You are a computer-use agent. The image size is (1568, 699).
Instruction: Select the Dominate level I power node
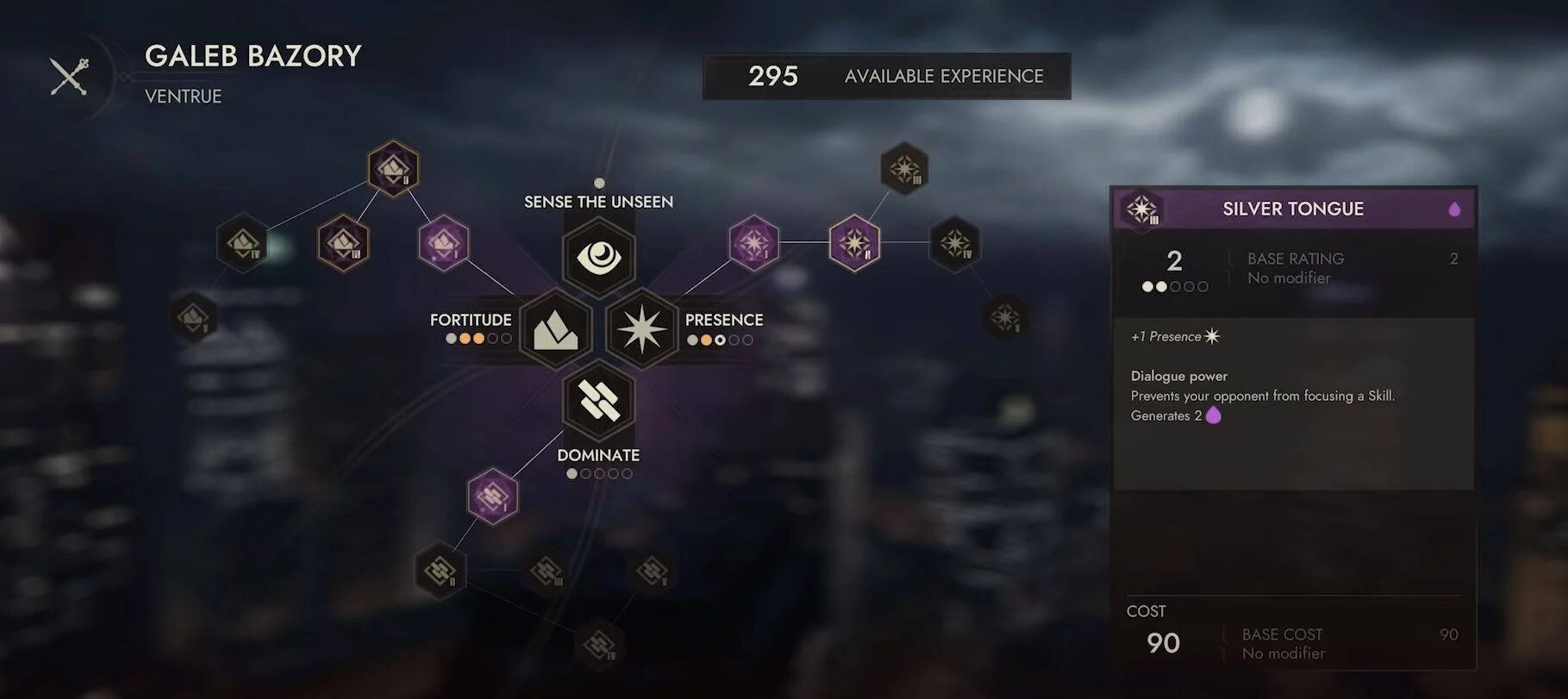pos(492,496)
